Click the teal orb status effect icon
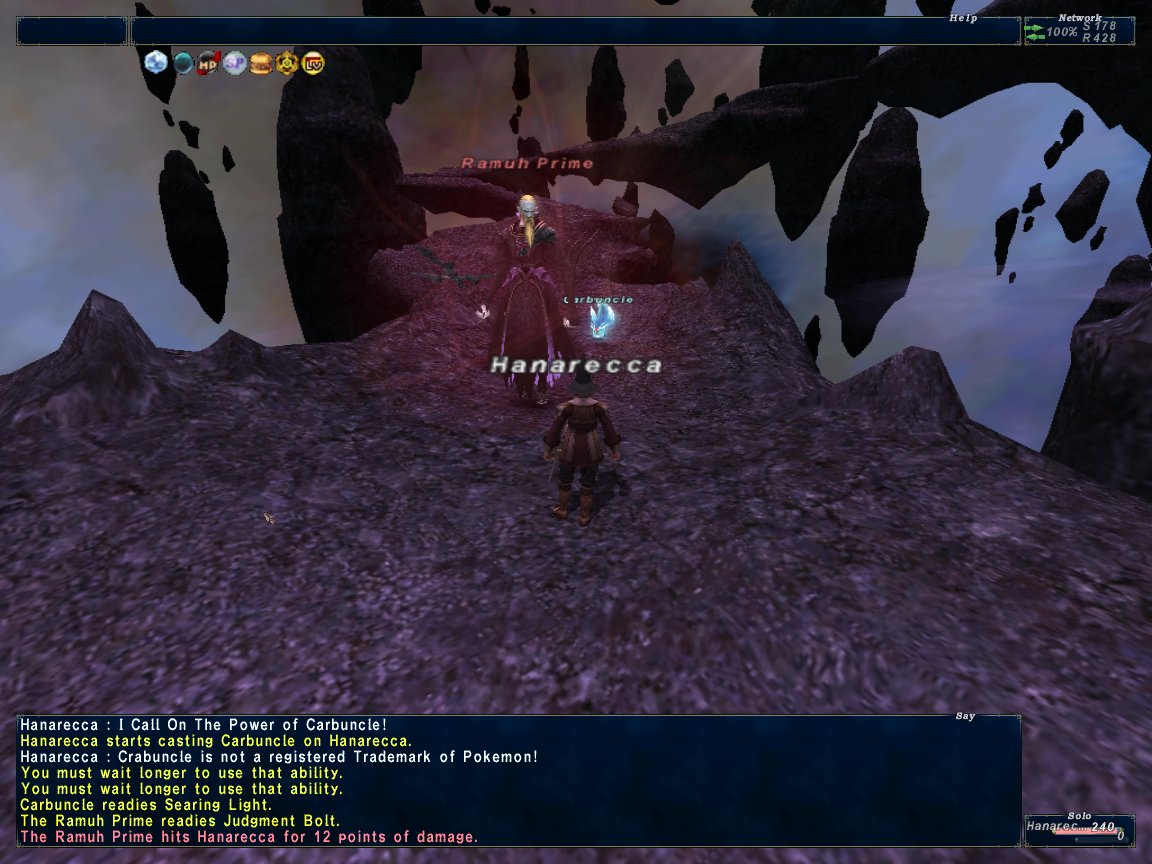 (183, 63)
